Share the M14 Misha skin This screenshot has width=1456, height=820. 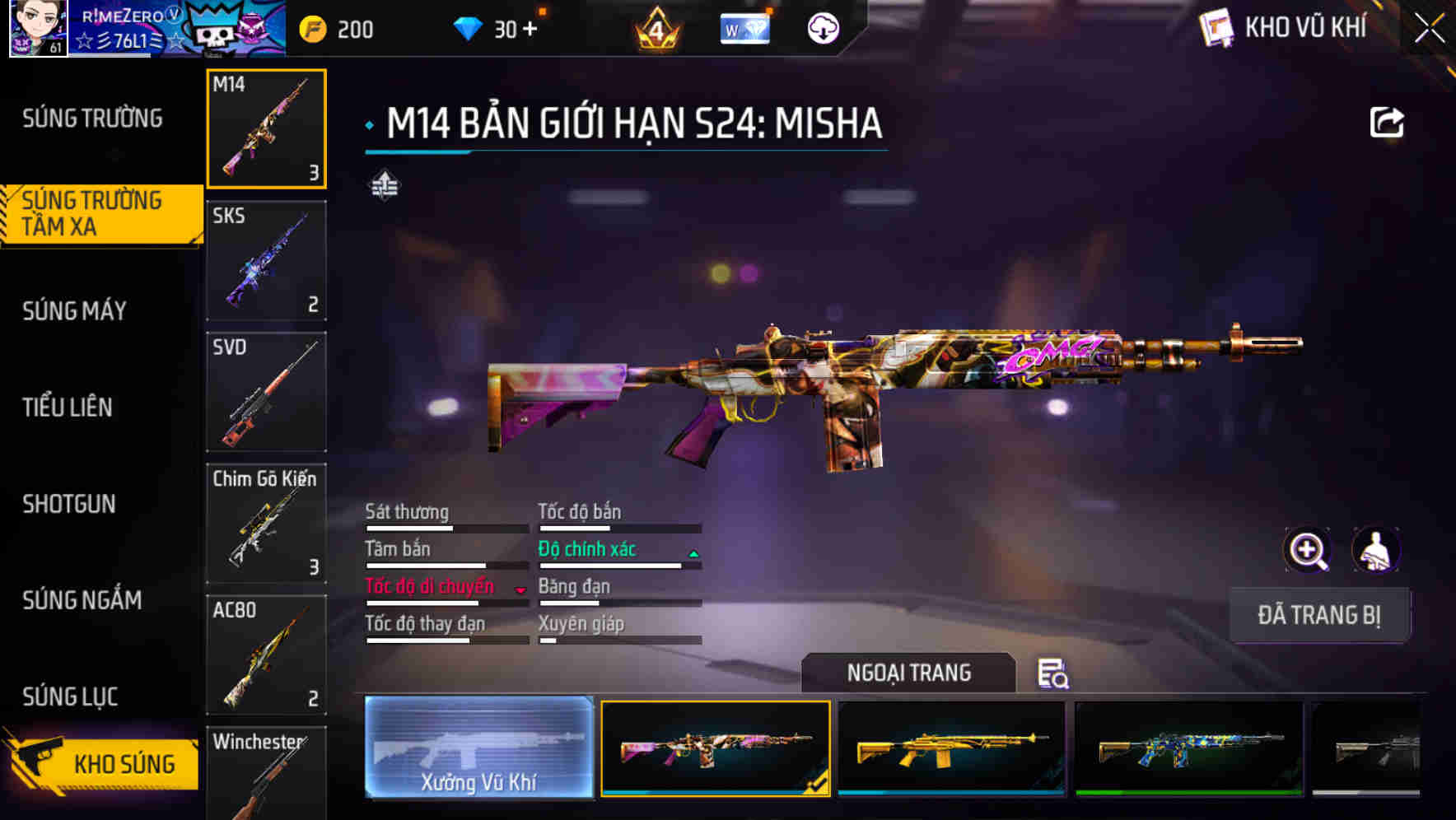coord(1388,122)
